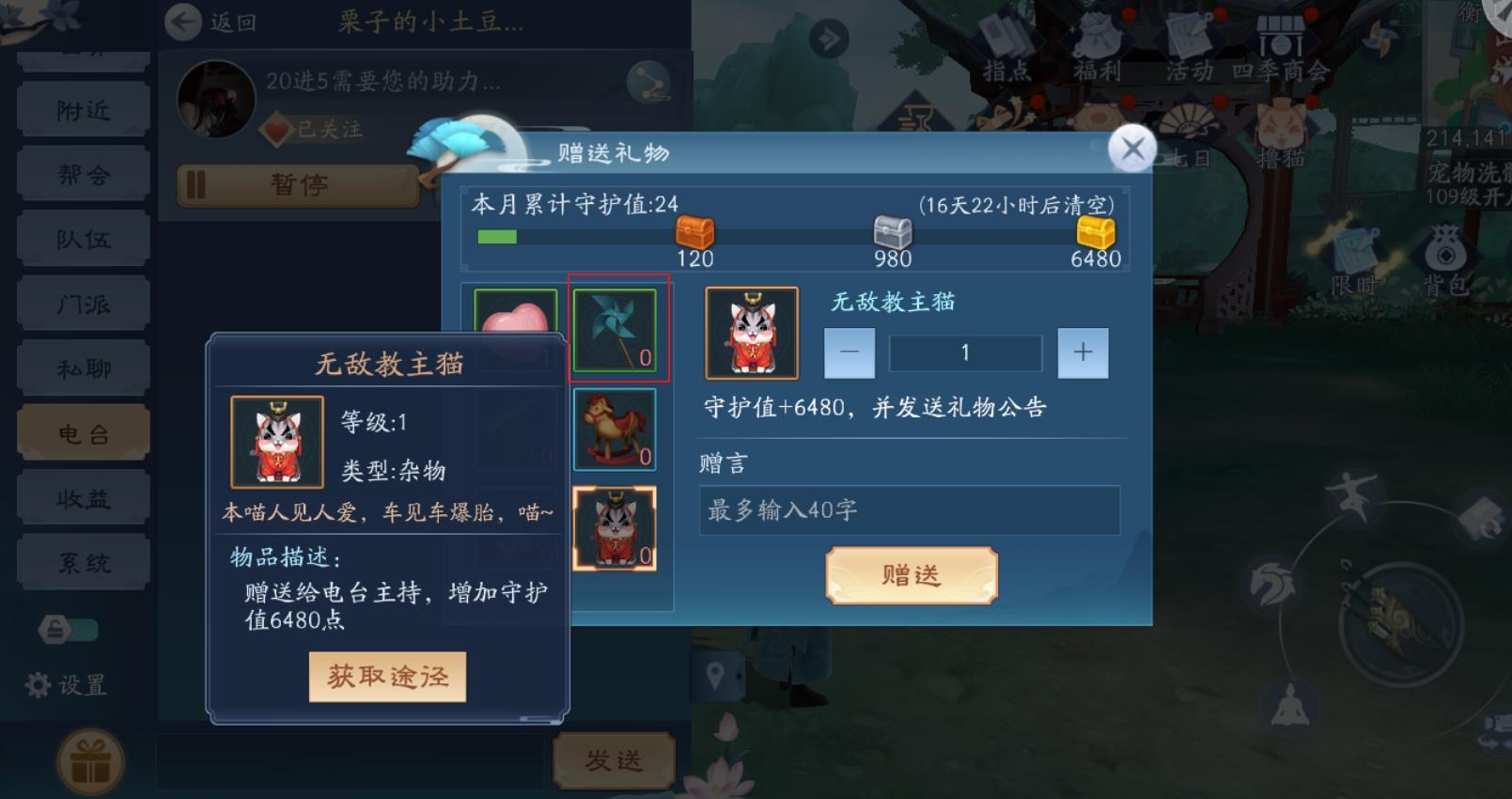Switch to the 收益 earnings tab
The width and height of the screenshot is (1512, 799).
pos(83,495)
